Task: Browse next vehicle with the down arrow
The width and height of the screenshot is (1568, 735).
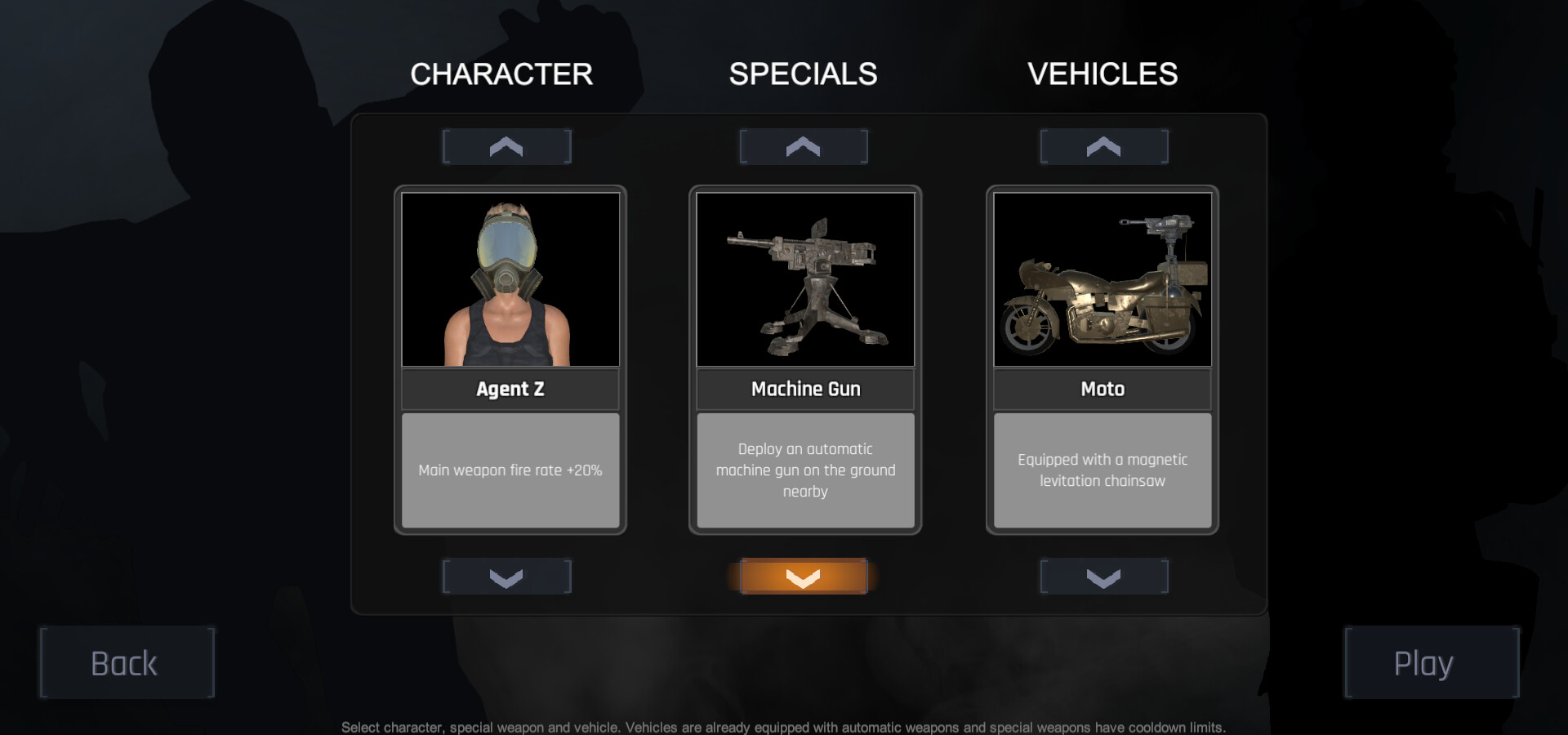Action: (x=1103, y=577)
